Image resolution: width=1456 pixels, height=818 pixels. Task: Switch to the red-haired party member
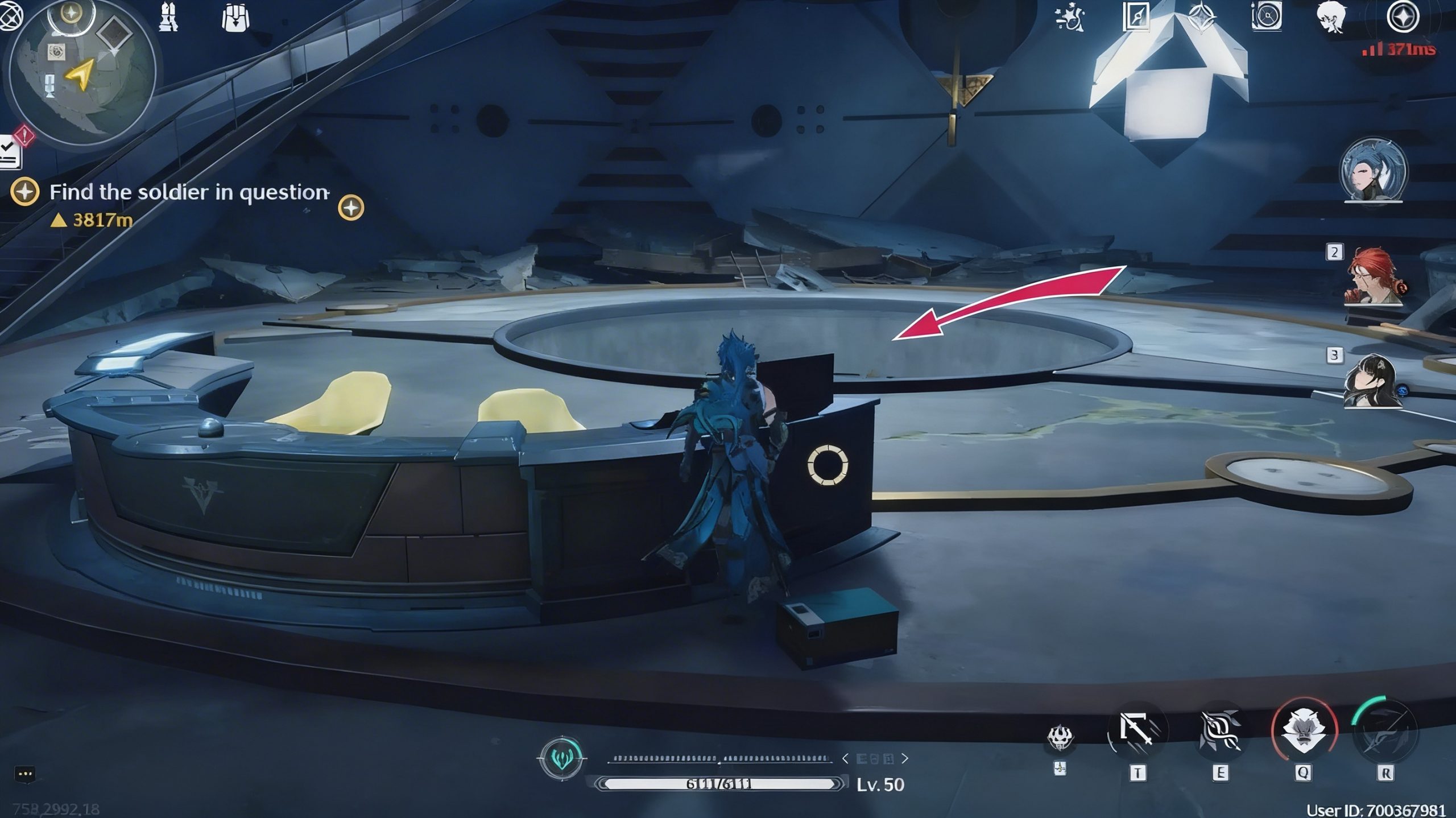tap(1373, 277)
